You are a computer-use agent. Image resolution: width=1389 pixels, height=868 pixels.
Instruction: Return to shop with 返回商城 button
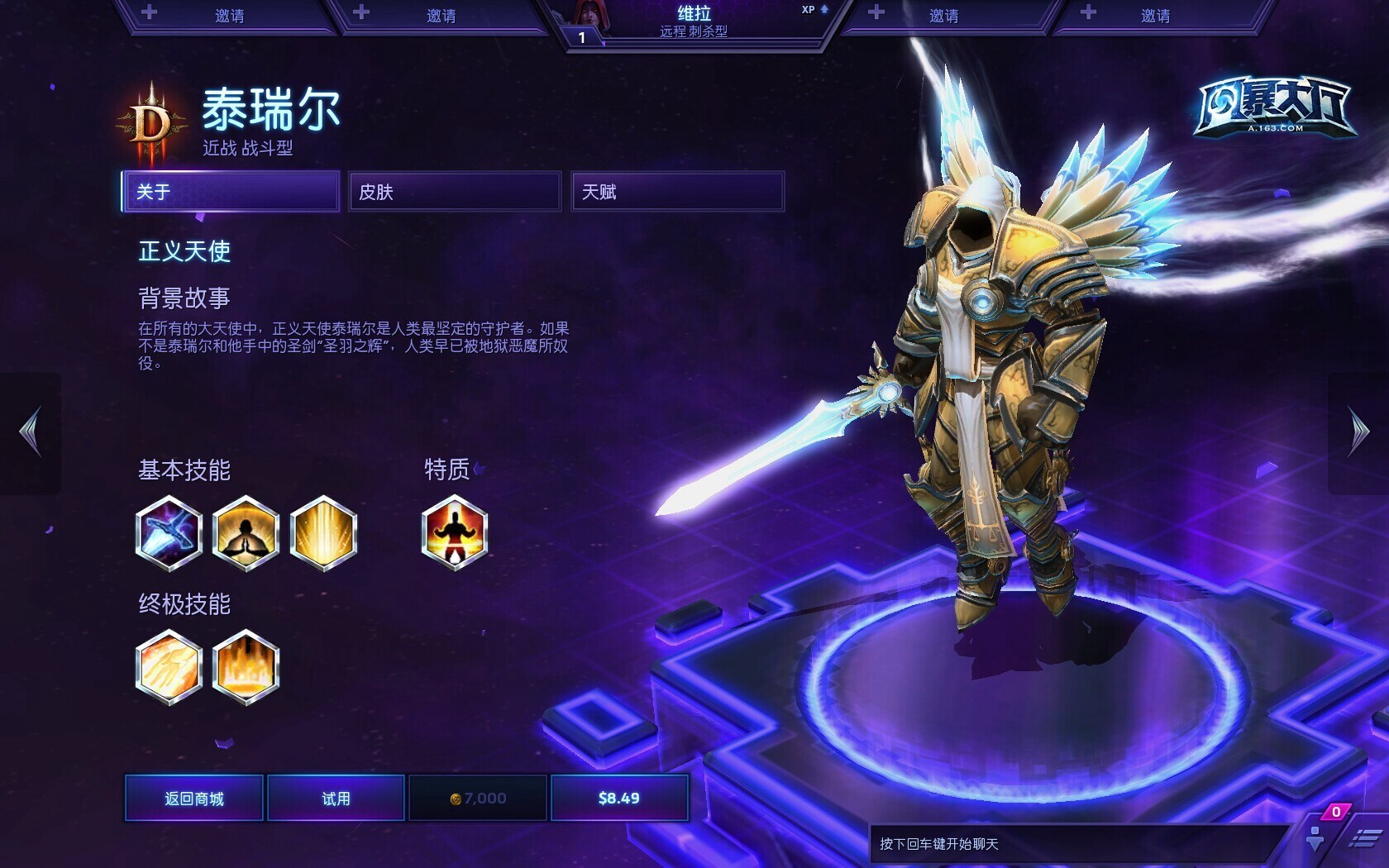(x=194, y=798)
